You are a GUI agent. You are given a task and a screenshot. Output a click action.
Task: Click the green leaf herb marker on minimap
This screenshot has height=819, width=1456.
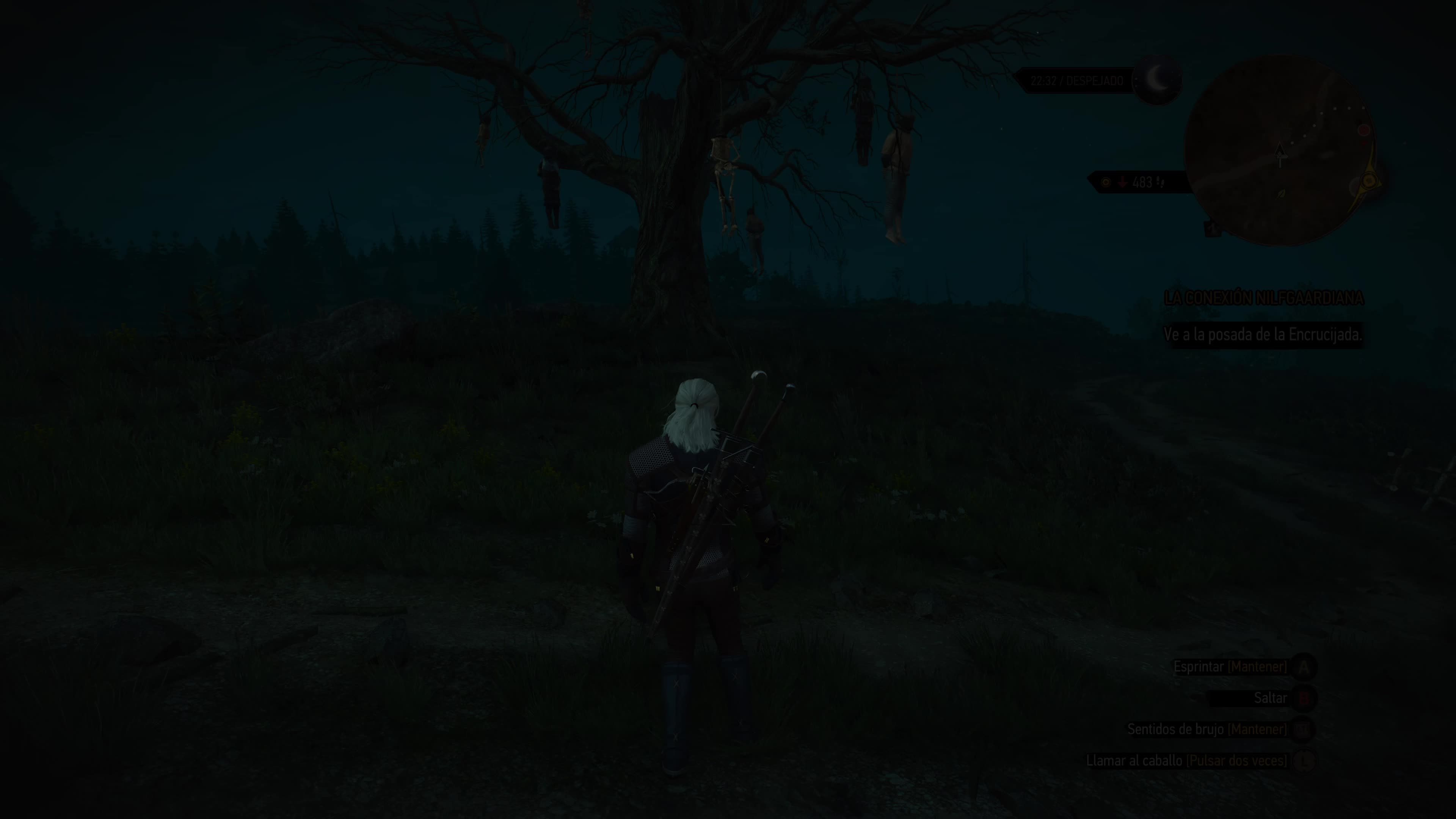pos(1281,194)
